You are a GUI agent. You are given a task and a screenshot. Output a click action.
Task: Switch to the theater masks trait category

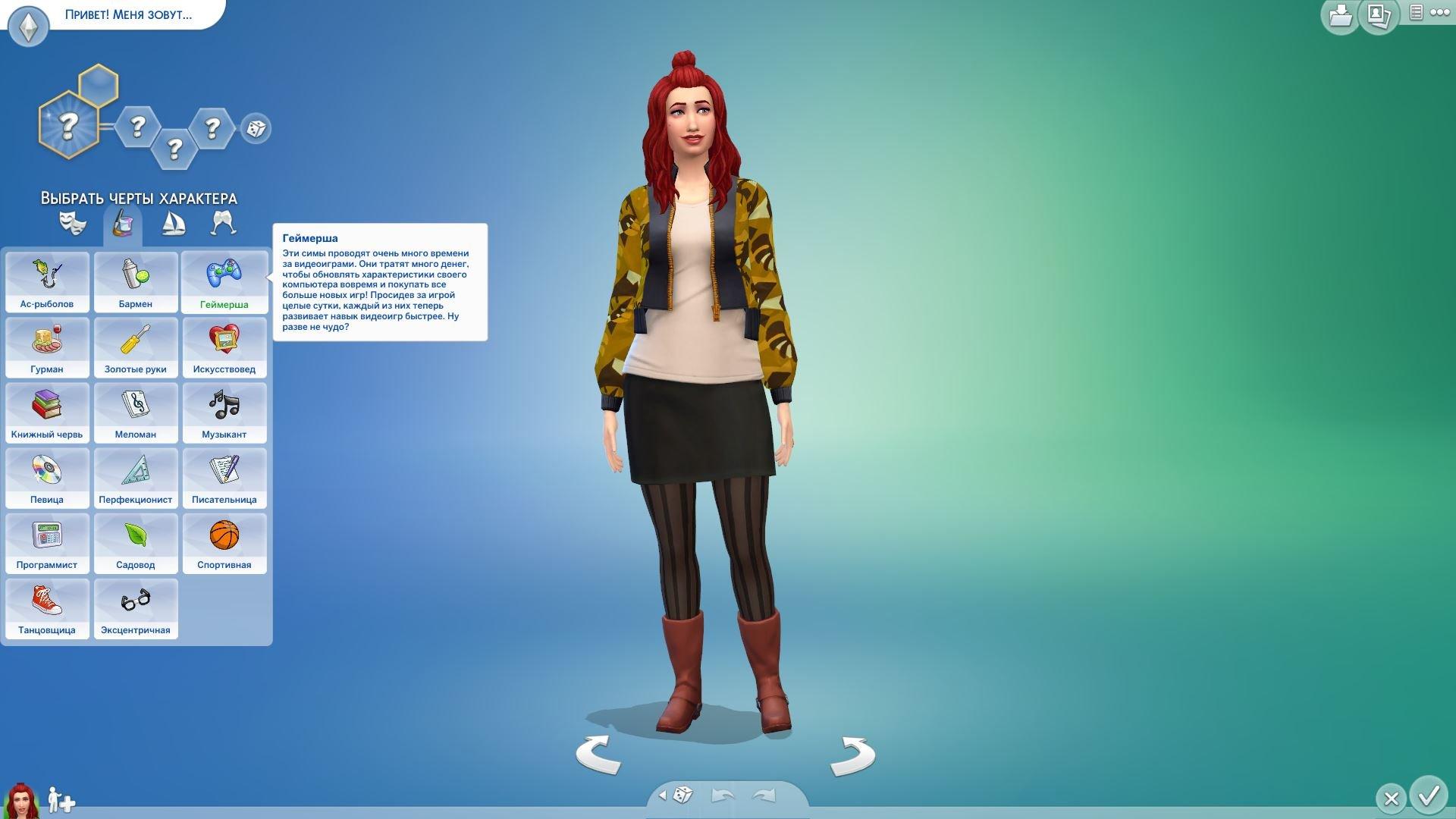pos(73,223)
